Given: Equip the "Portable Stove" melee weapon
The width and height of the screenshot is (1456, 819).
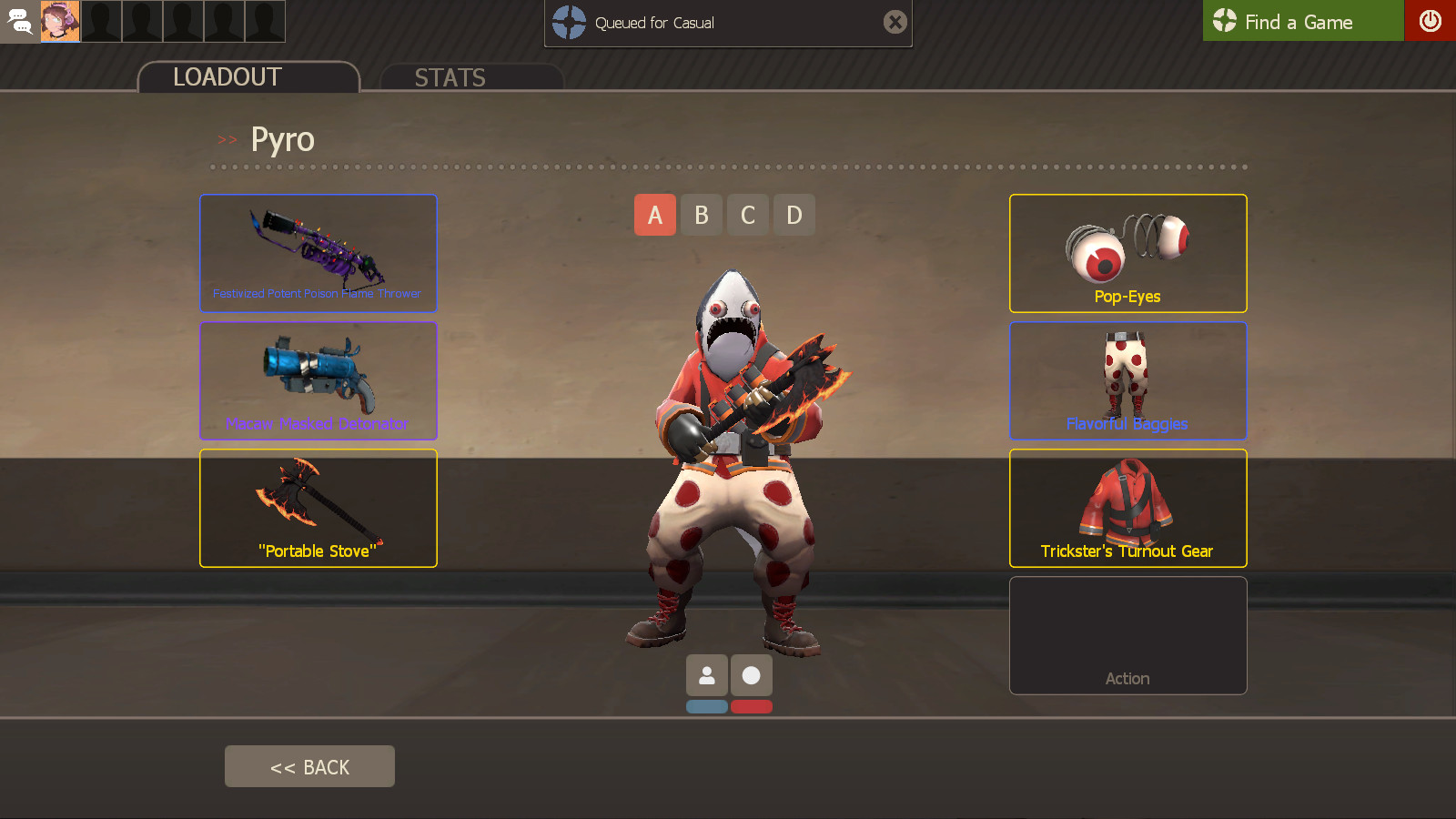Looking at the screenshot, I should 318,508.
